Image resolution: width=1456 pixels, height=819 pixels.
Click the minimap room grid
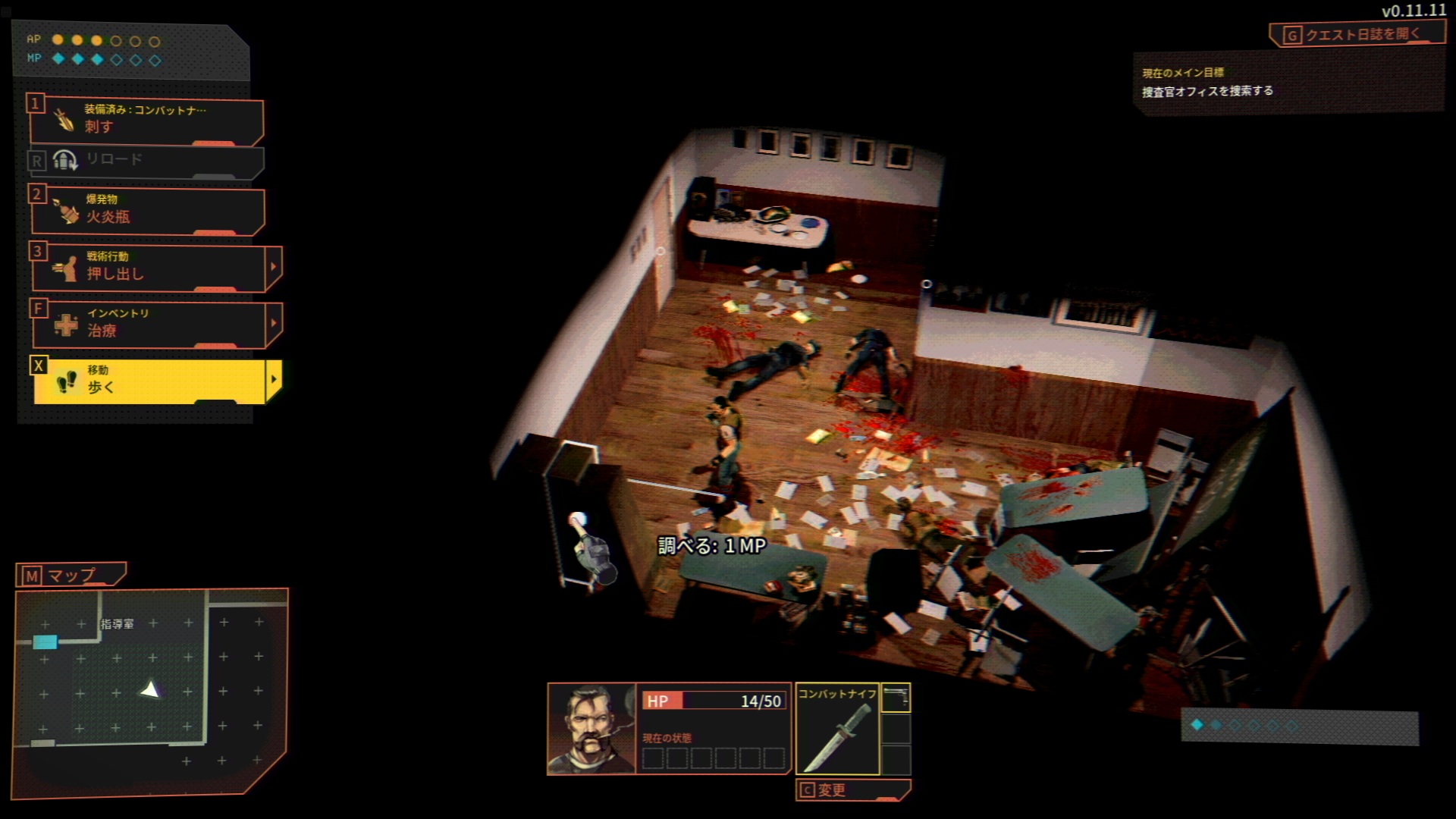(x=150, y=690)
